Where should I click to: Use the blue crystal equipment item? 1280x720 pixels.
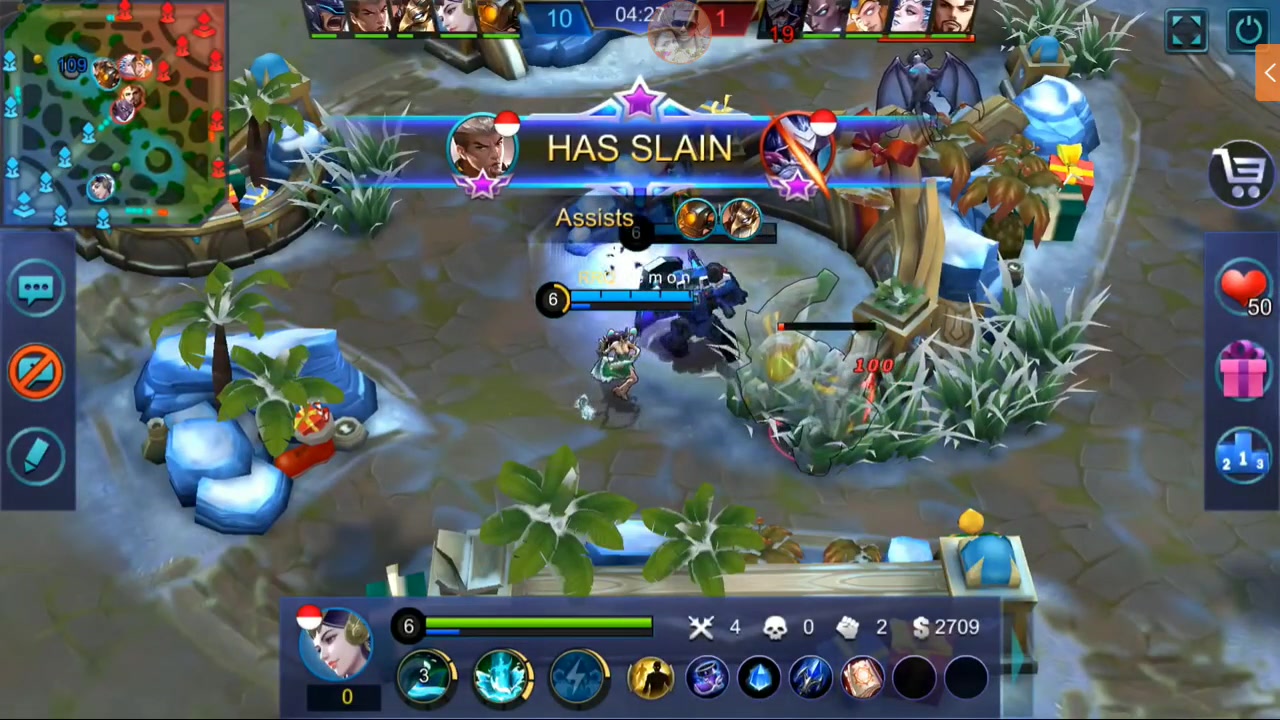pyautogui.click(x=758, y=678)
